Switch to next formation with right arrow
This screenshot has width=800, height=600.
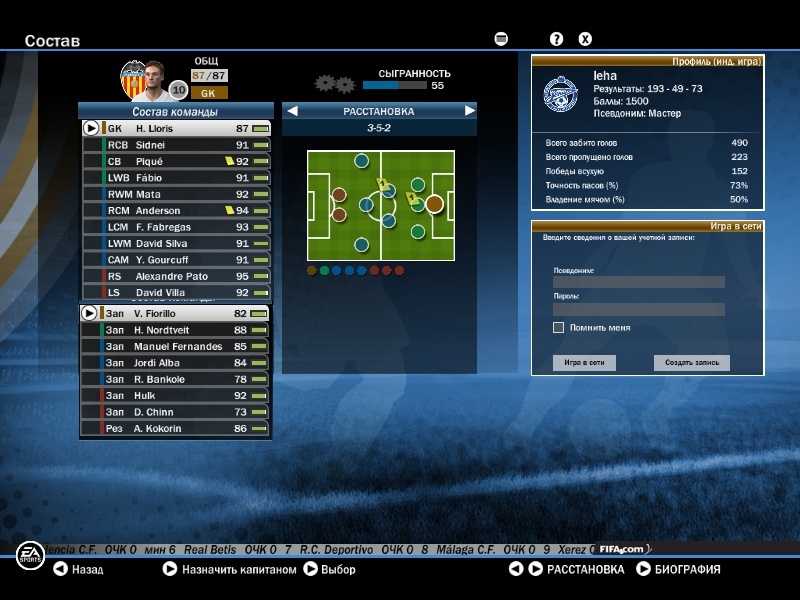coord(469,111)
